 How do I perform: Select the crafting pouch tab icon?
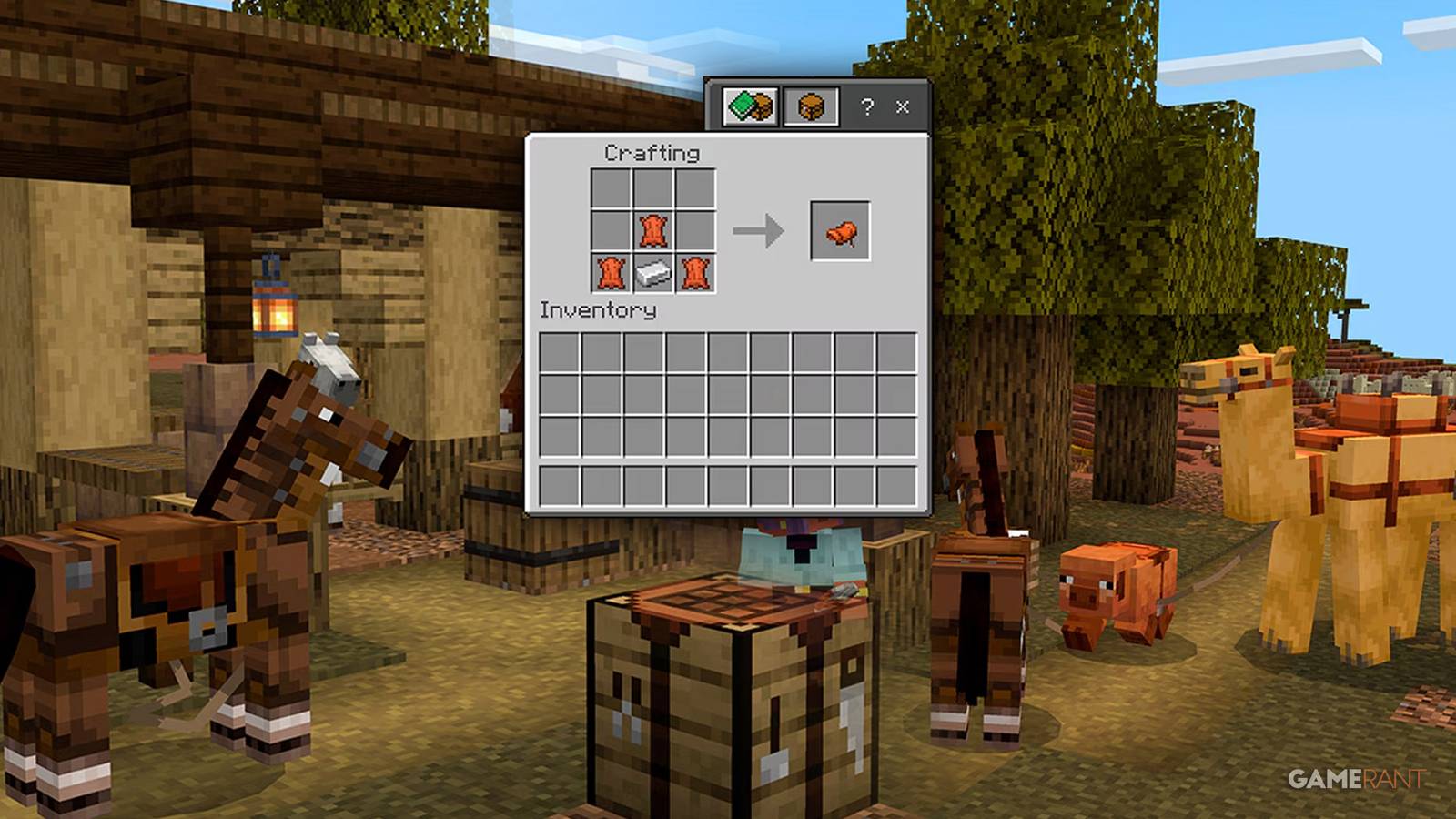tap(810, 107)
